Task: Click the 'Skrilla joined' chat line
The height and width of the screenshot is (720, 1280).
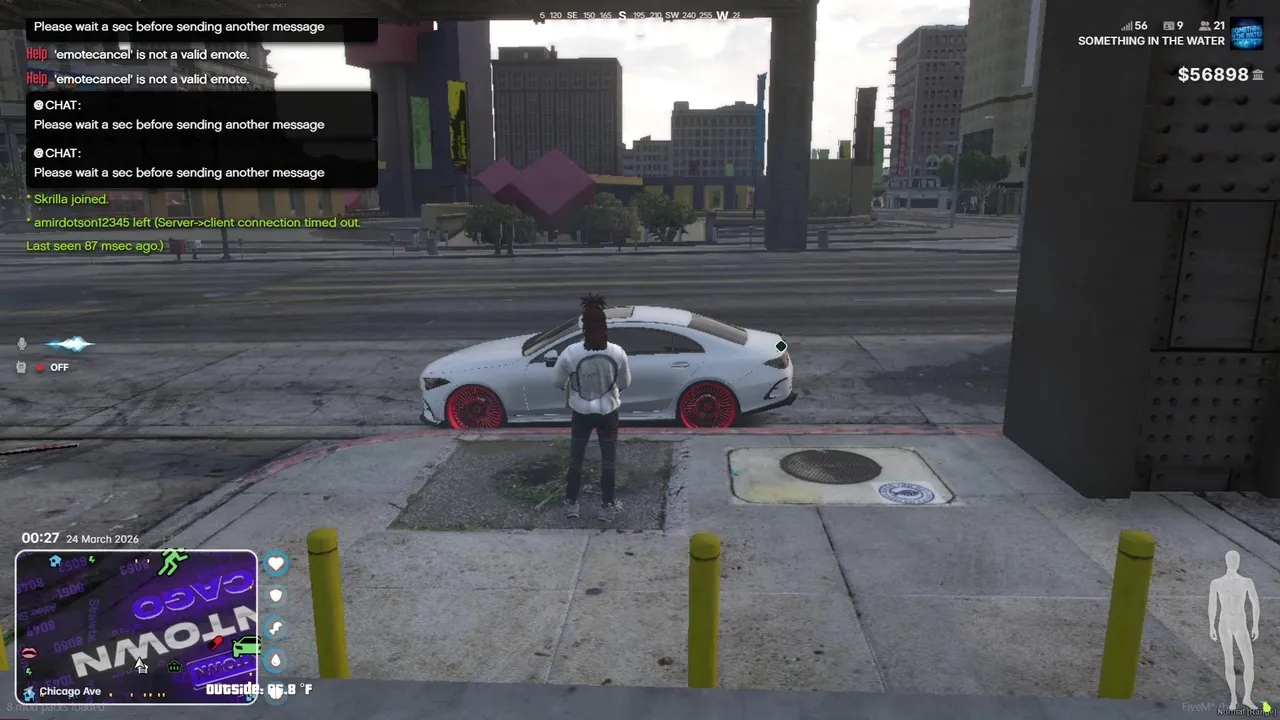Action: (68, 199)
